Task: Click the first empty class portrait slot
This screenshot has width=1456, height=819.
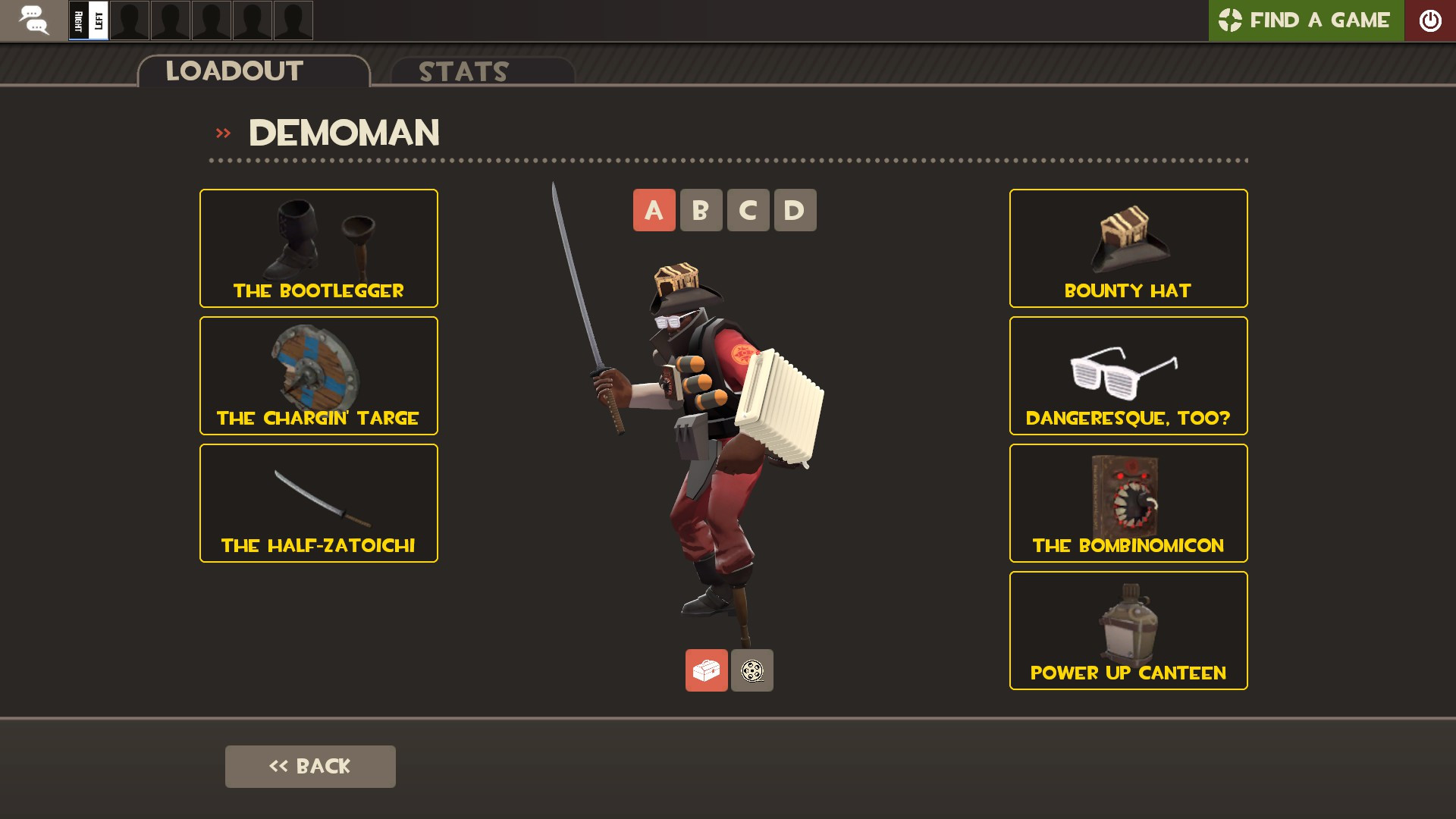Action: pos(129,20)
